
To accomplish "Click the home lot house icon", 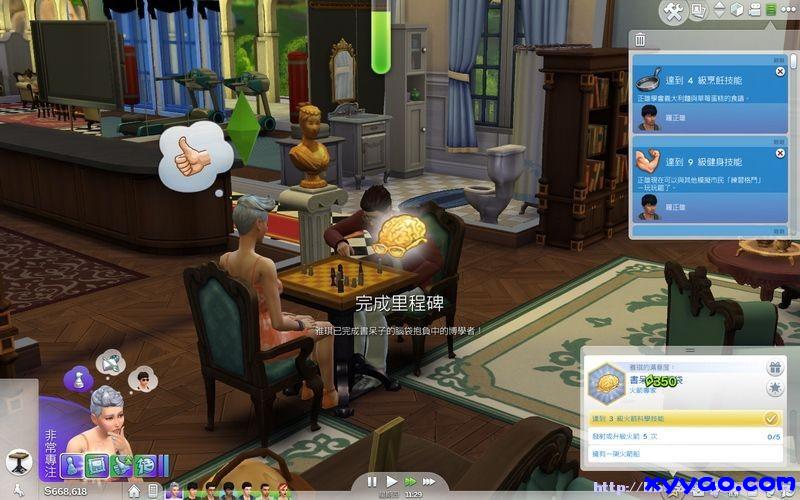I will (134, 491).
